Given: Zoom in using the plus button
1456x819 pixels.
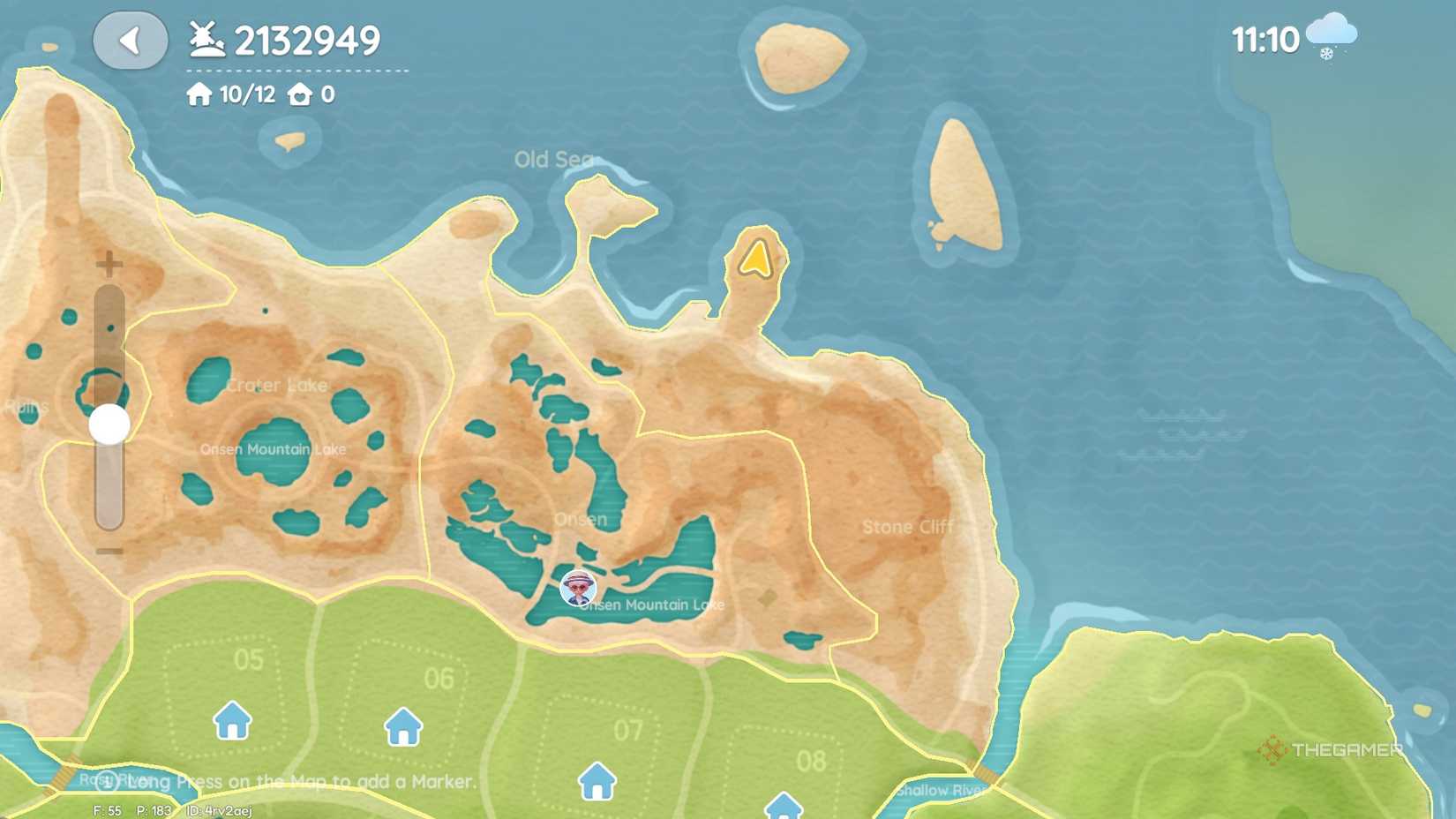Looking at the screenshot, I should pyautogui.click(x=109, y=262).
